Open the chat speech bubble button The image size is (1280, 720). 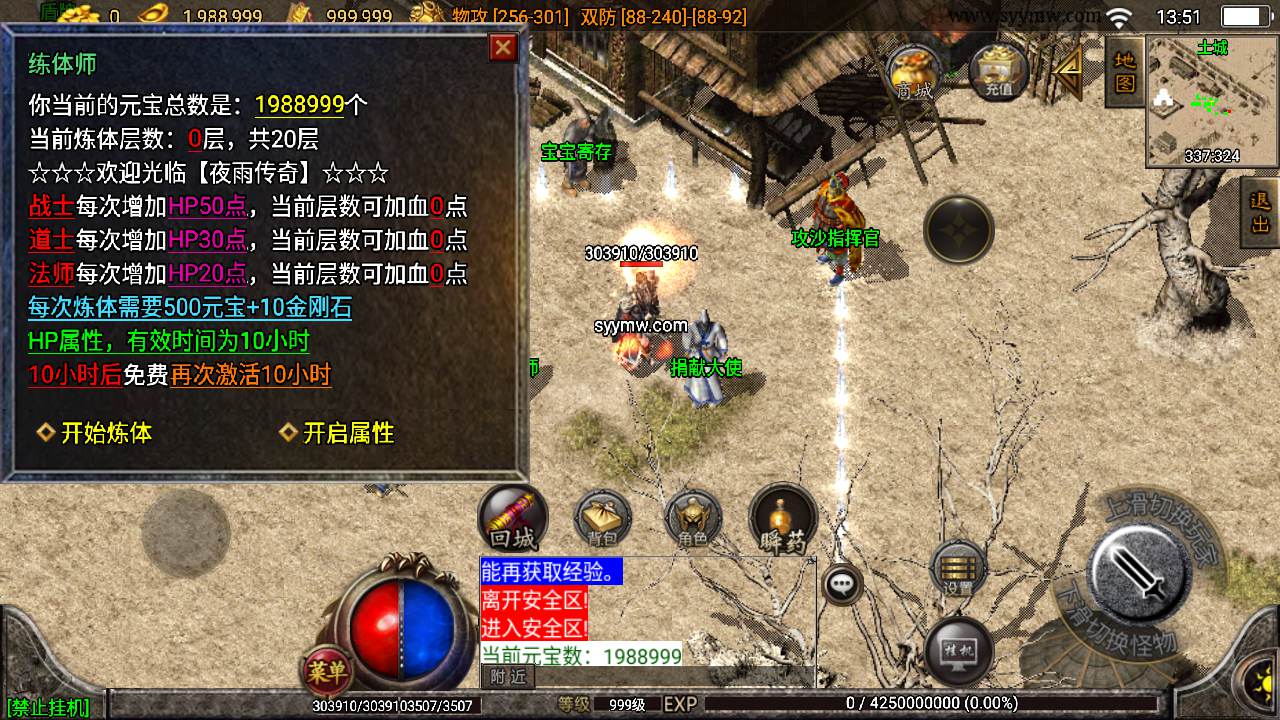pos(843,584)
